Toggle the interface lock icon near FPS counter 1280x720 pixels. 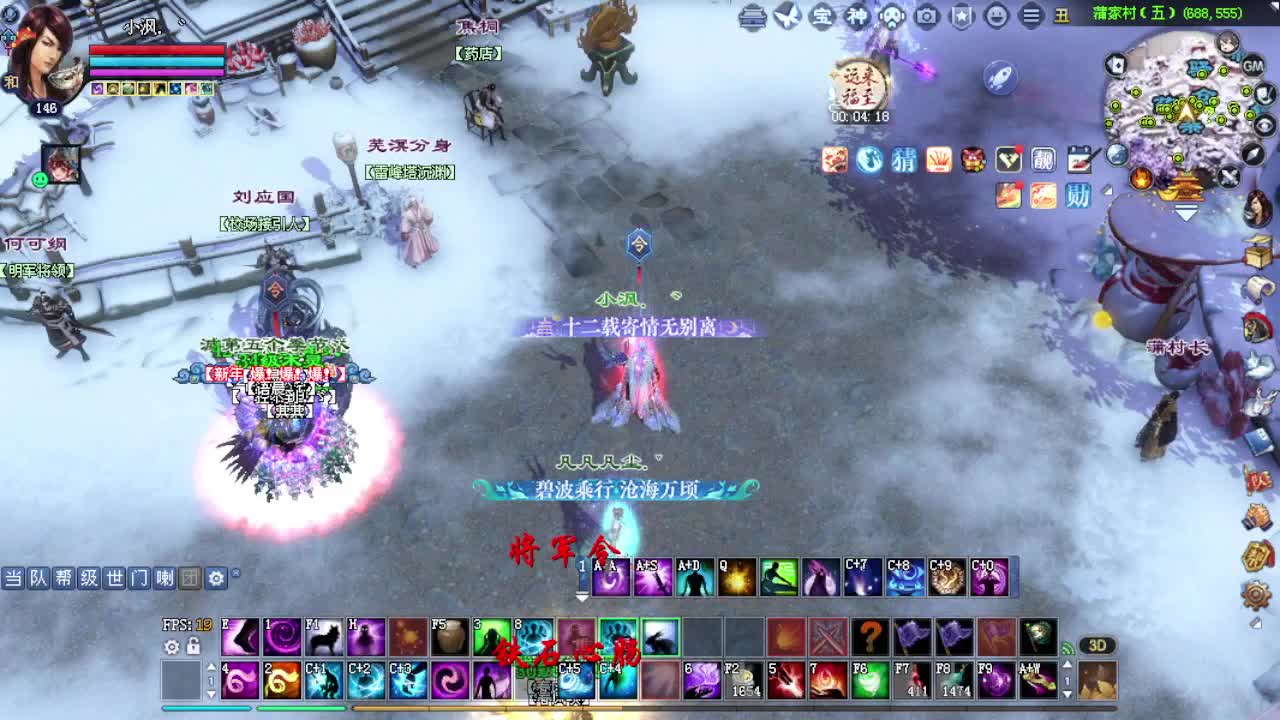tap(193, 647)
